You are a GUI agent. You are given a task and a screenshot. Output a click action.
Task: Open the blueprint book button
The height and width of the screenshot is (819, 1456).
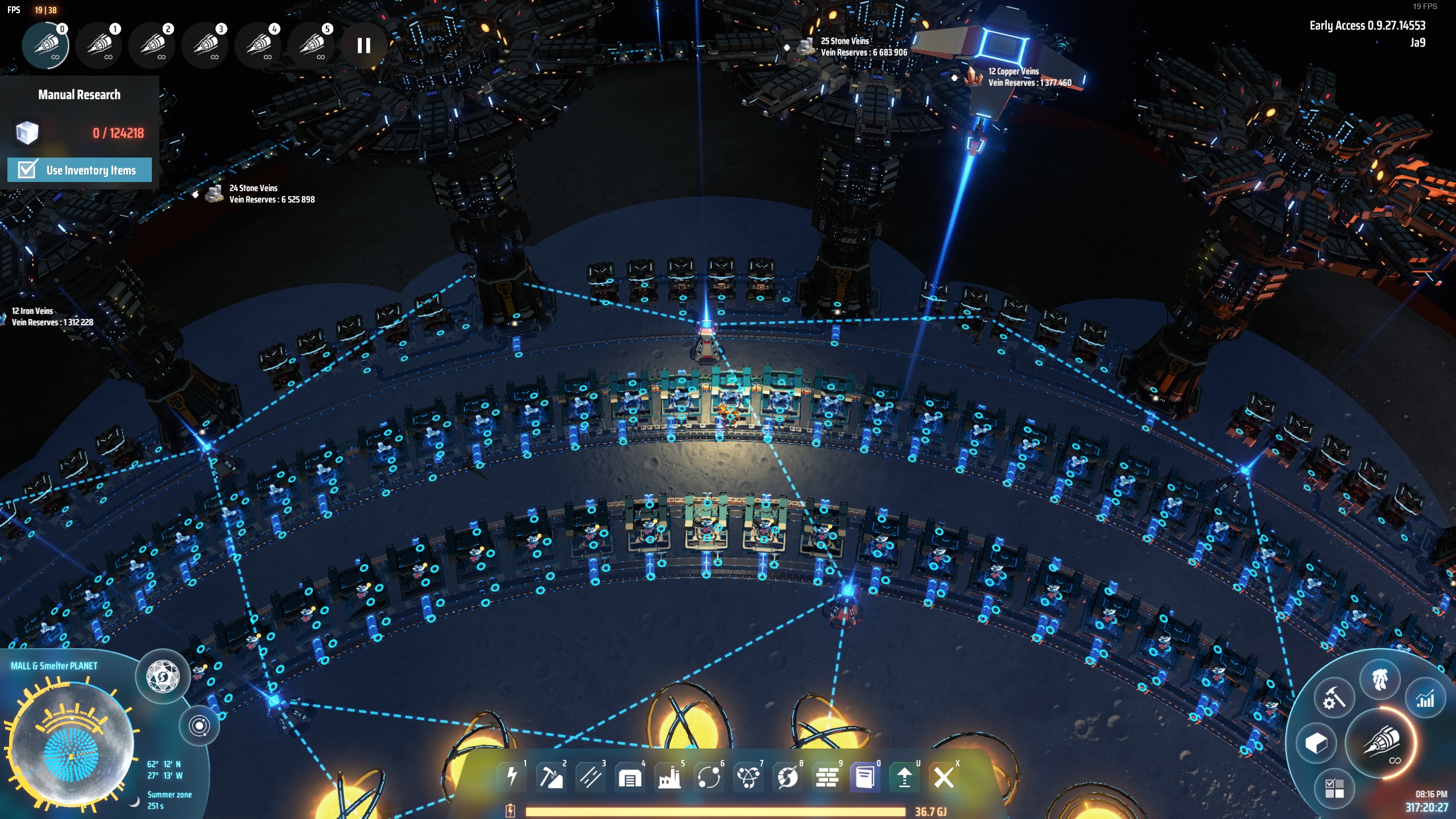point(866,777)
